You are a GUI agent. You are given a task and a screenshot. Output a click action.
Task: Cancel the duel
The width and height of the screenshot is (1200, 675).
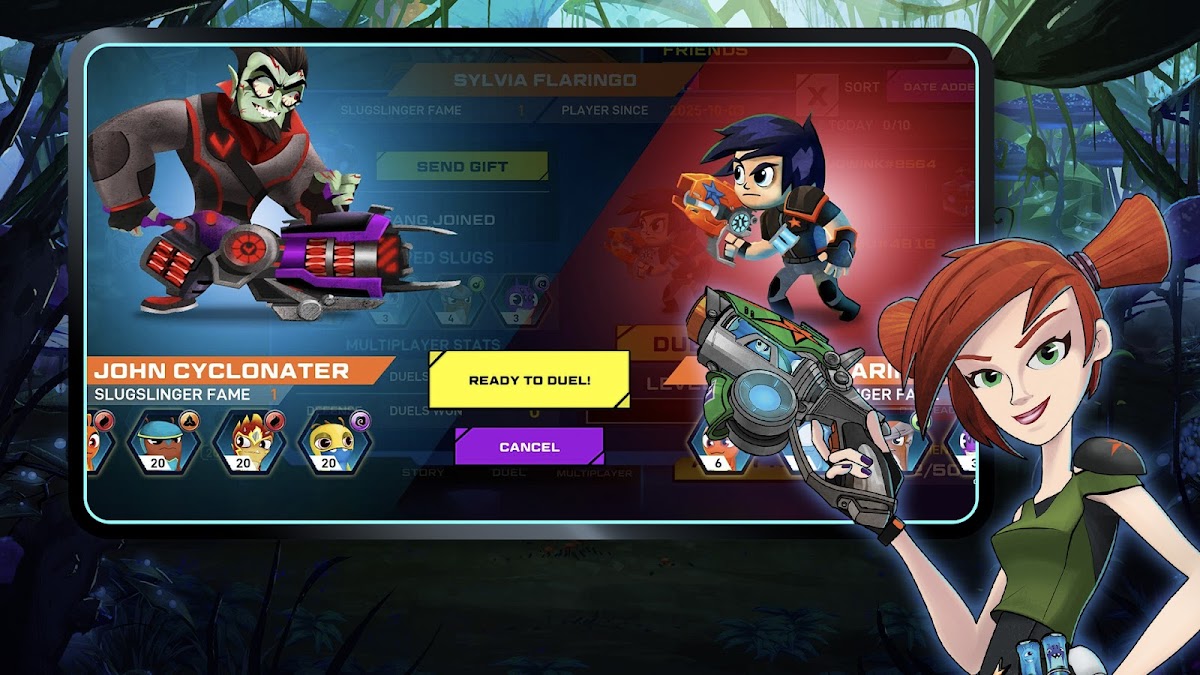[529, 447]
